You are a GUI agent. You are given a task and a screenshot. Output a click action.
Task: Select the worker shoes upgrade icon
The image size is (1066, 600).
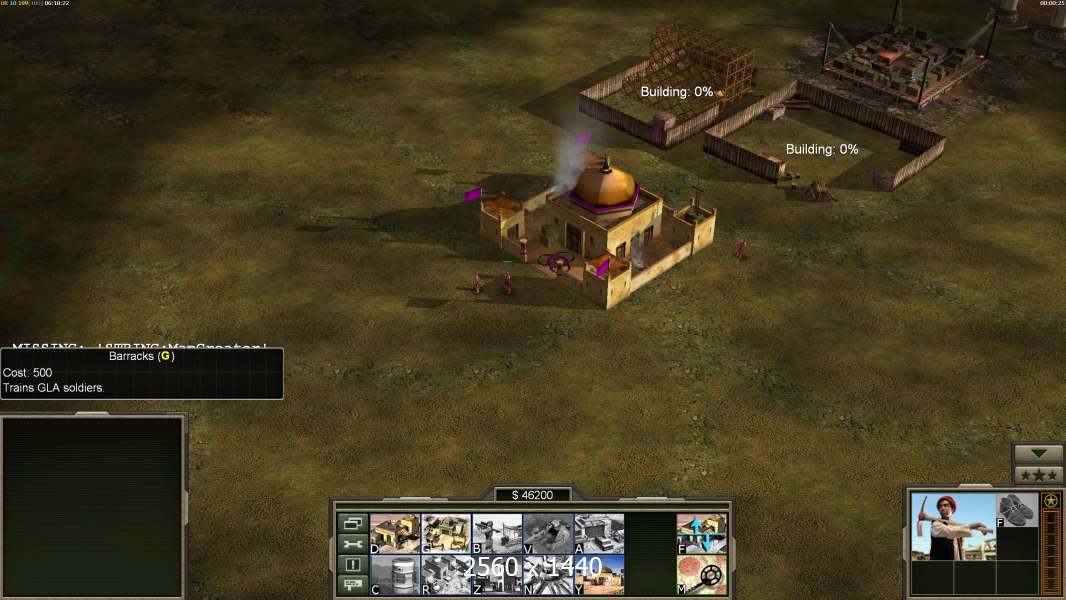pos(1017,510)
